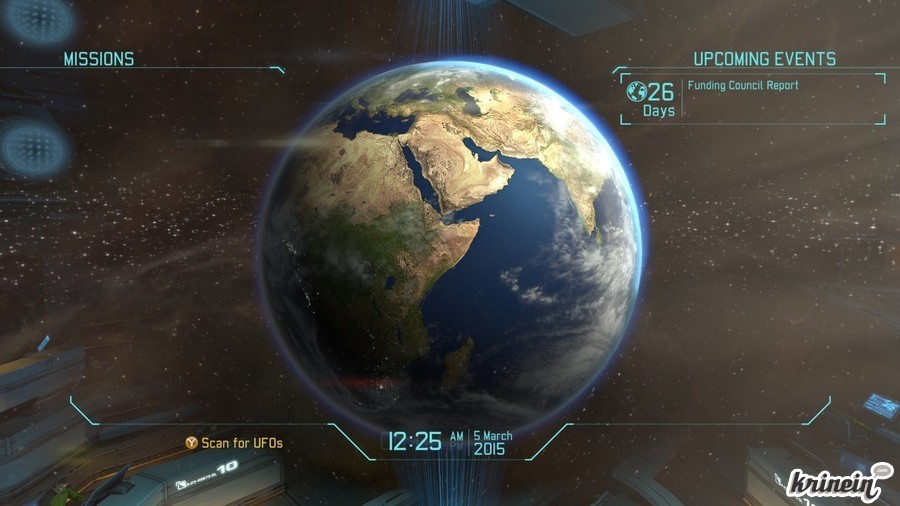Open the Missions panel header
The width and height of the screenshot is (900, 506).
(x=99, y=59)
